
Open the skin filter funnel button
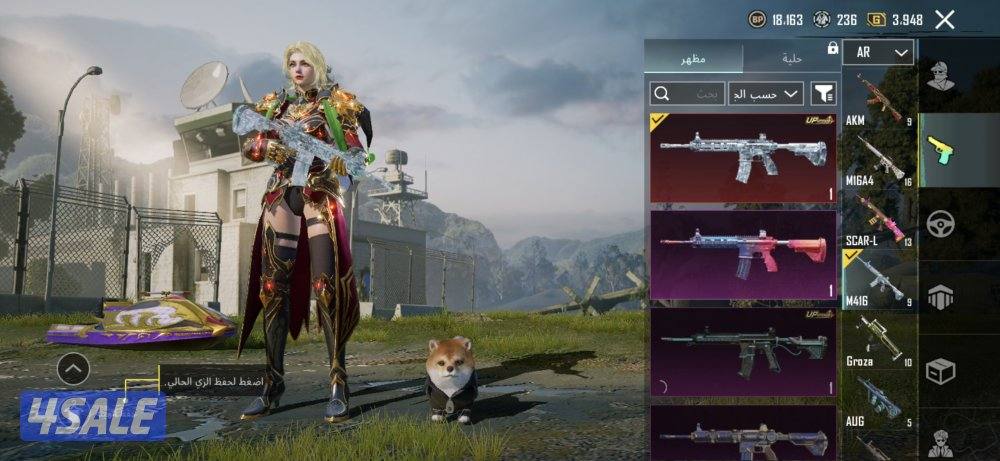(x=824, y=94)
